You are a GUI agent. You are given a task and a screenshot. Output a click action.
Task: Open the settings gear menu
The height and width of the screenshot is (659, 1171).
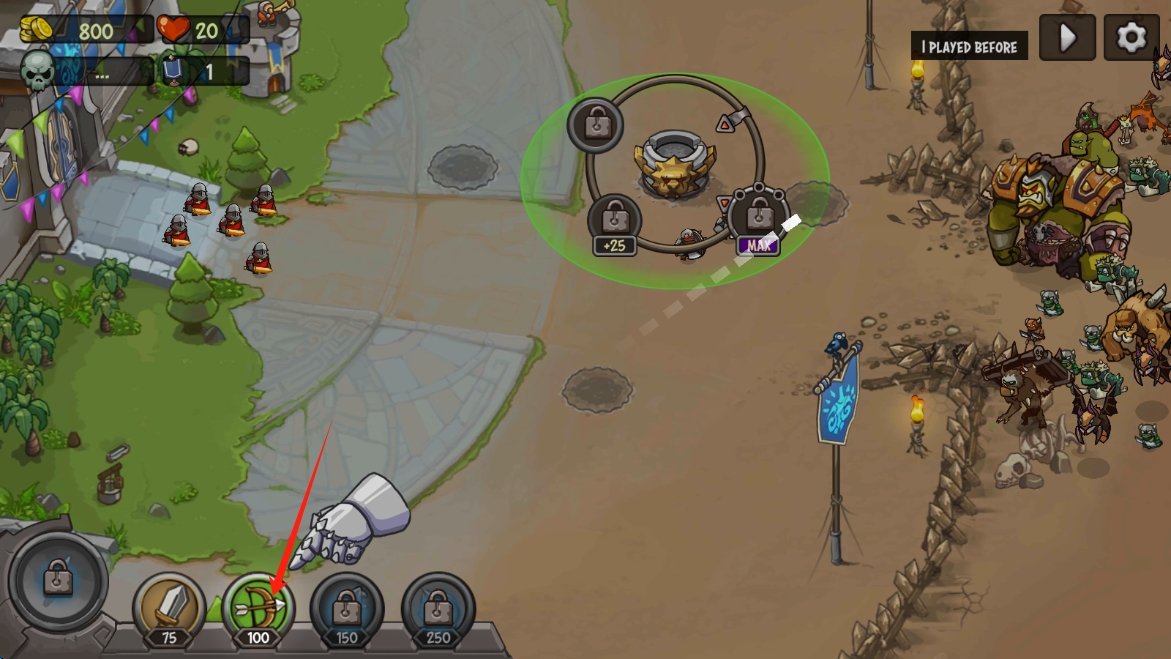(1131, 38)
